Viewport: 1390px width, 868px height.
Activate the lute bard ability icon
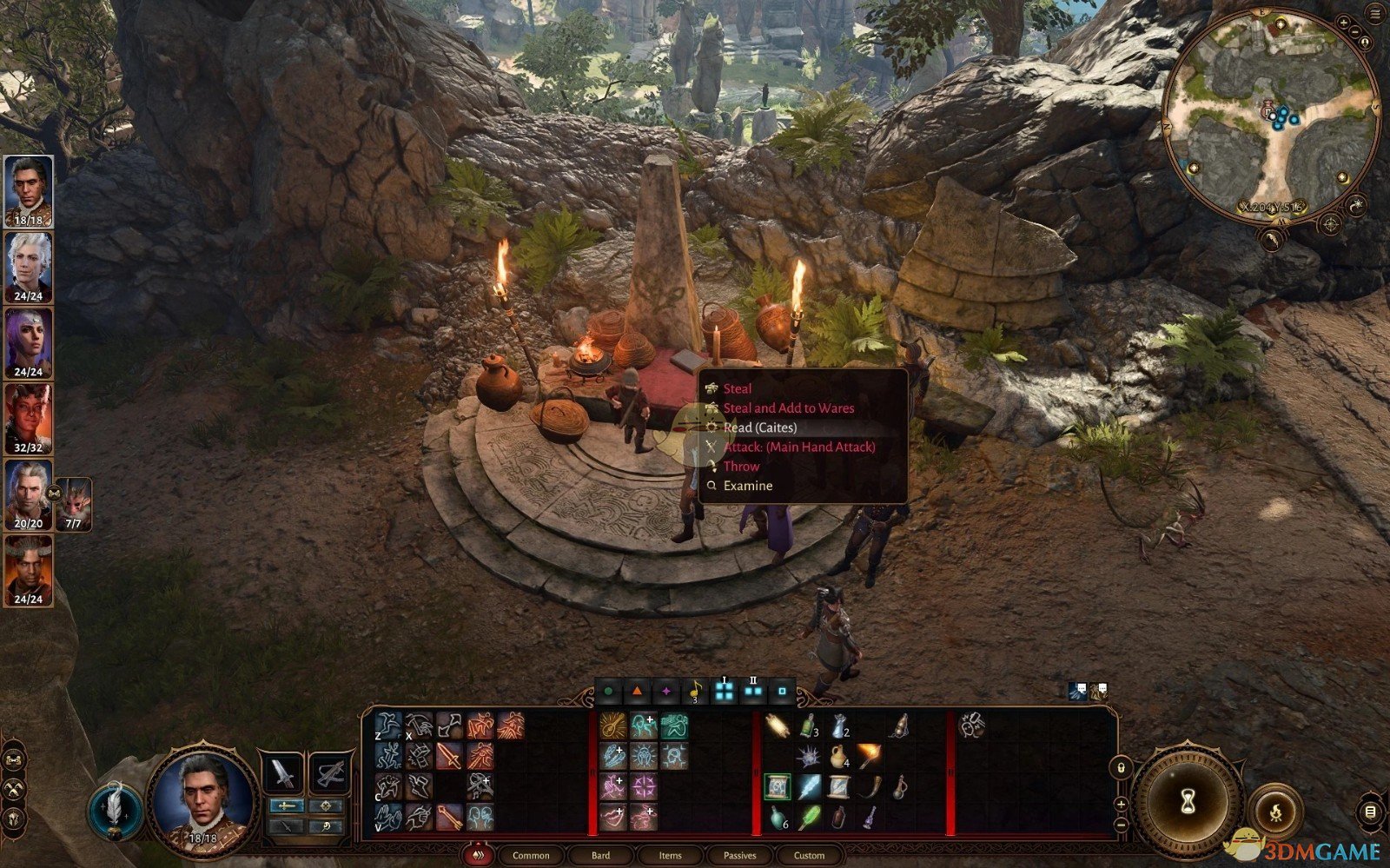[613, 726]
